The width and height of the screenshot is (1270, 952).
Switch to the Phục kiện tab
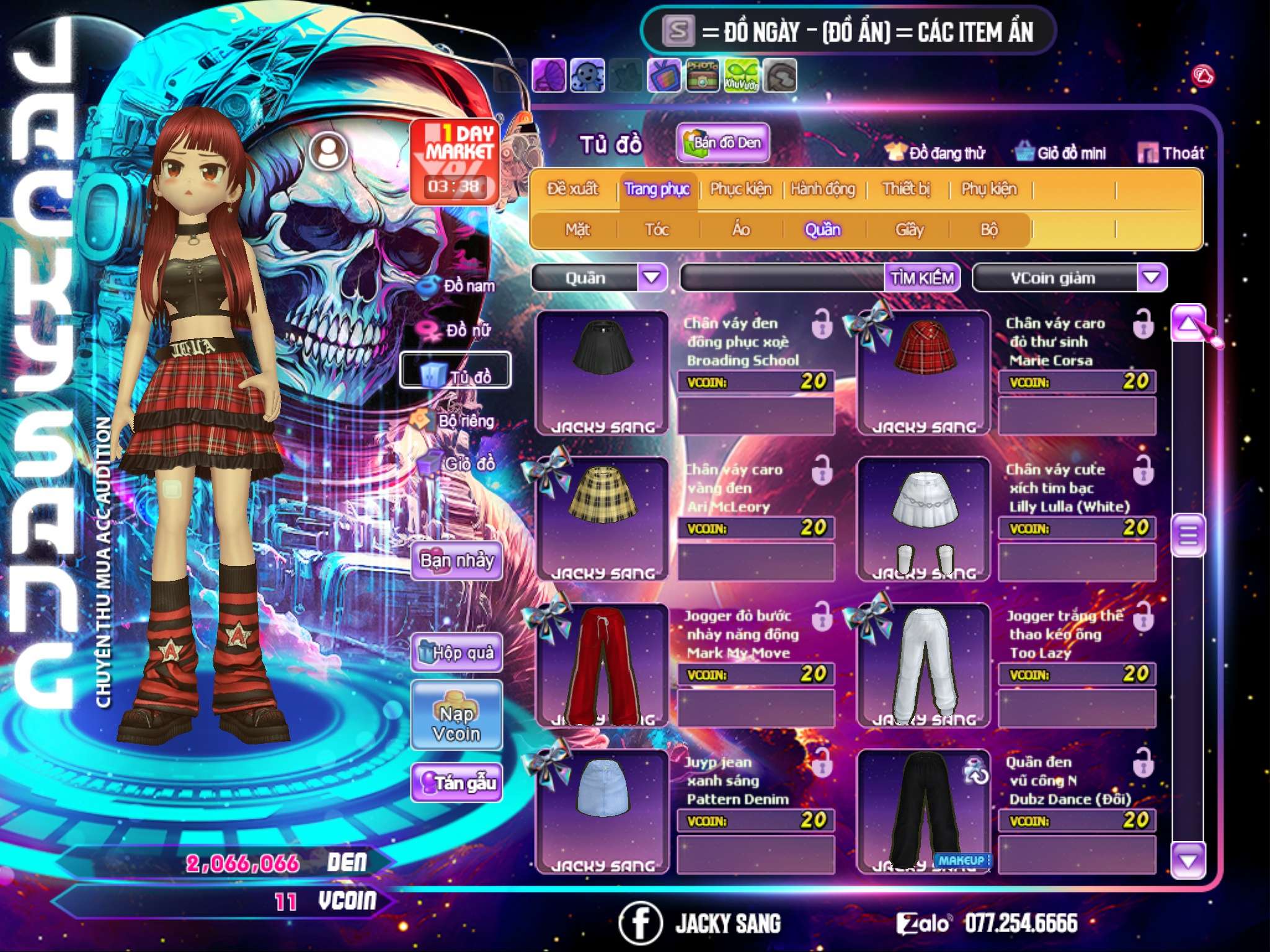(740, 188)
